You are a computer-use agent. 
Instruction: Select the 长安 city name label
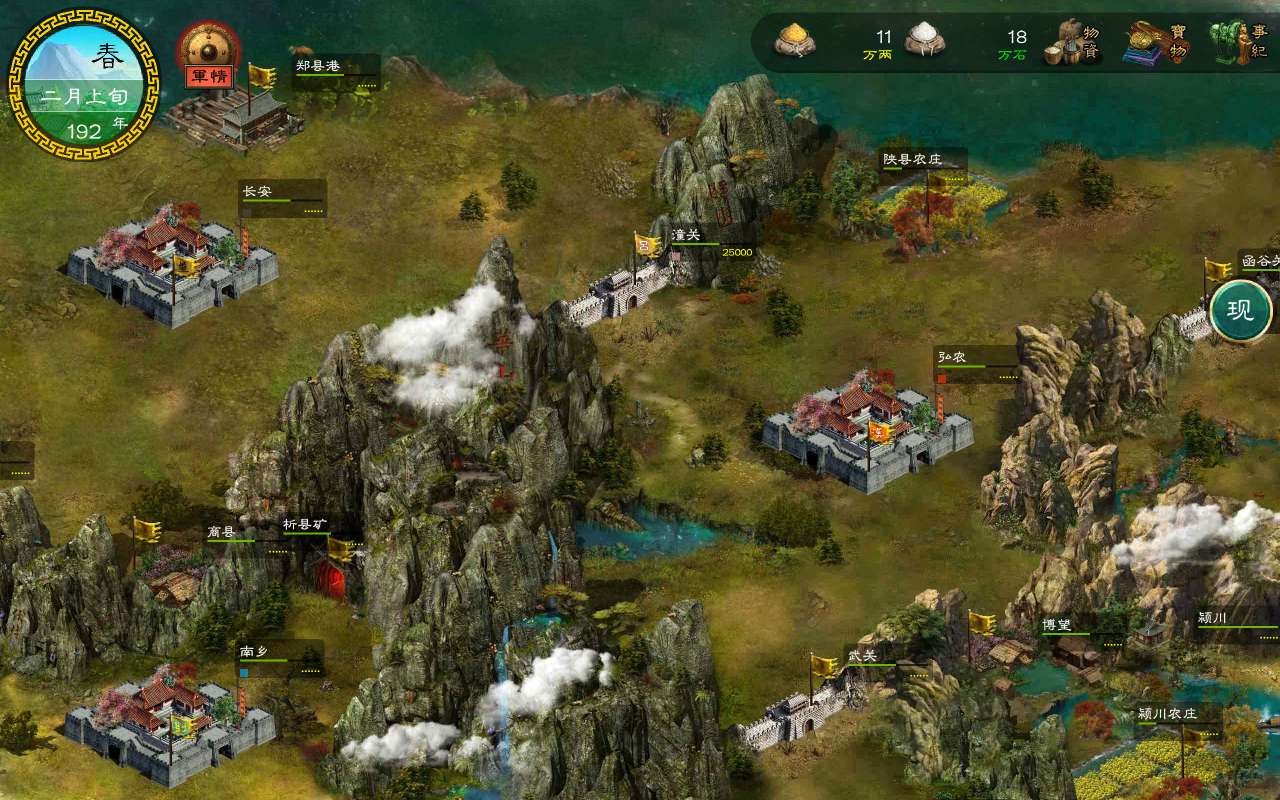[257, 192]
